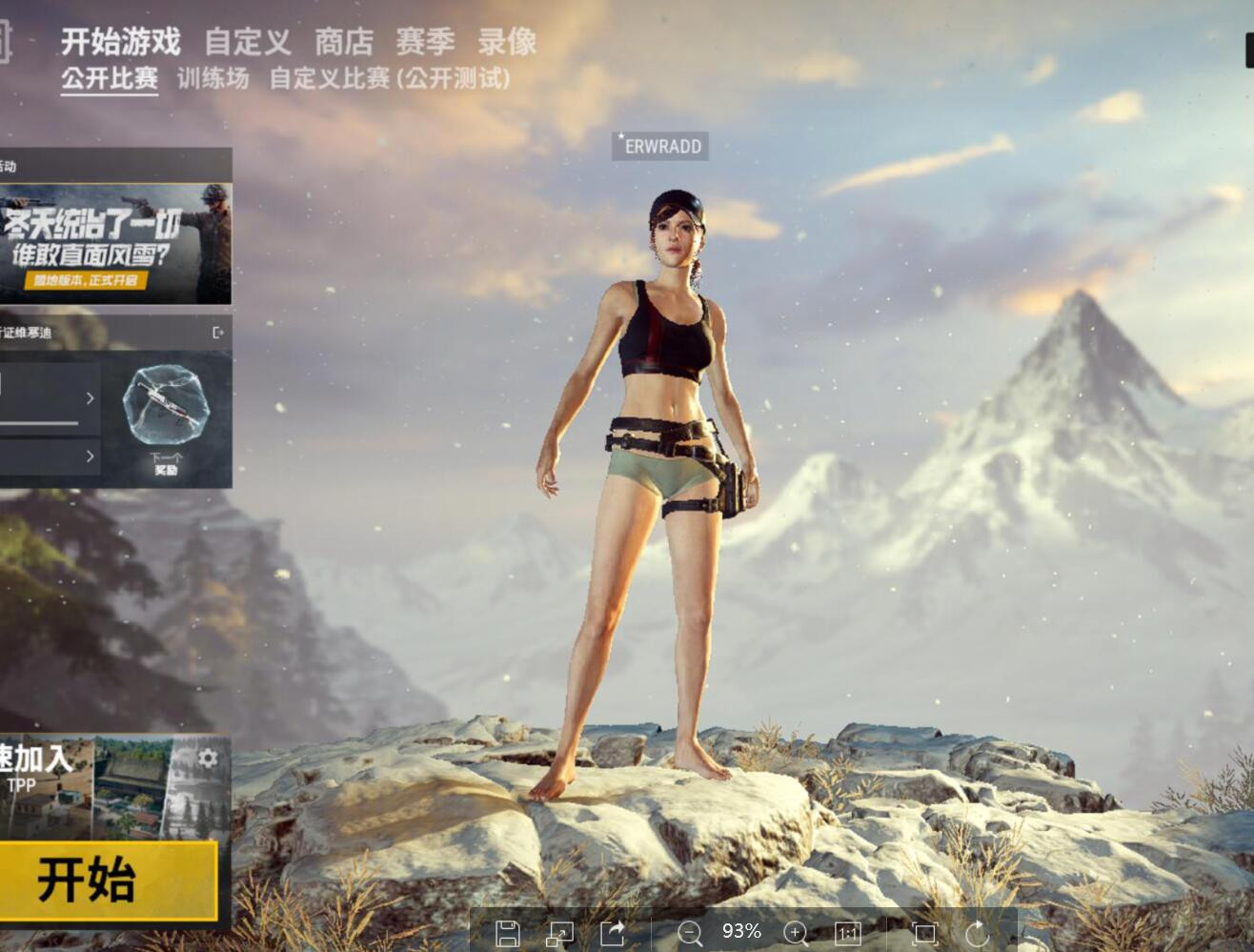The width and height of the screenshot is (1254, 952).
Task: Select the 开始游戏 play menu
Action: tap(121, 42)
